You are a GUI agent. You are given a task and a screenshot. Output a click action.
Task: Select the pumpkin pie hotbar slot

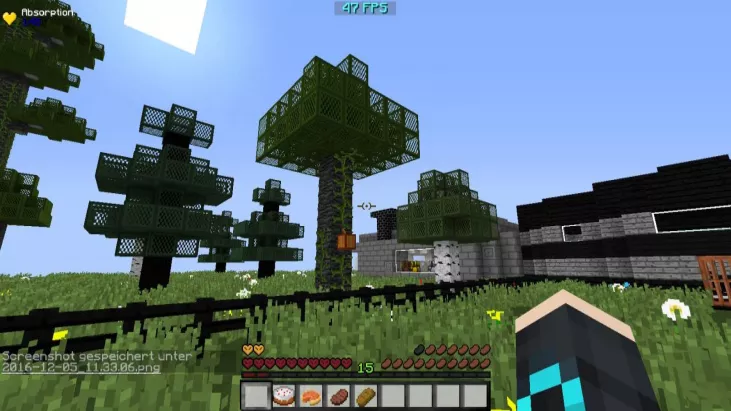[x=311, y=395]
